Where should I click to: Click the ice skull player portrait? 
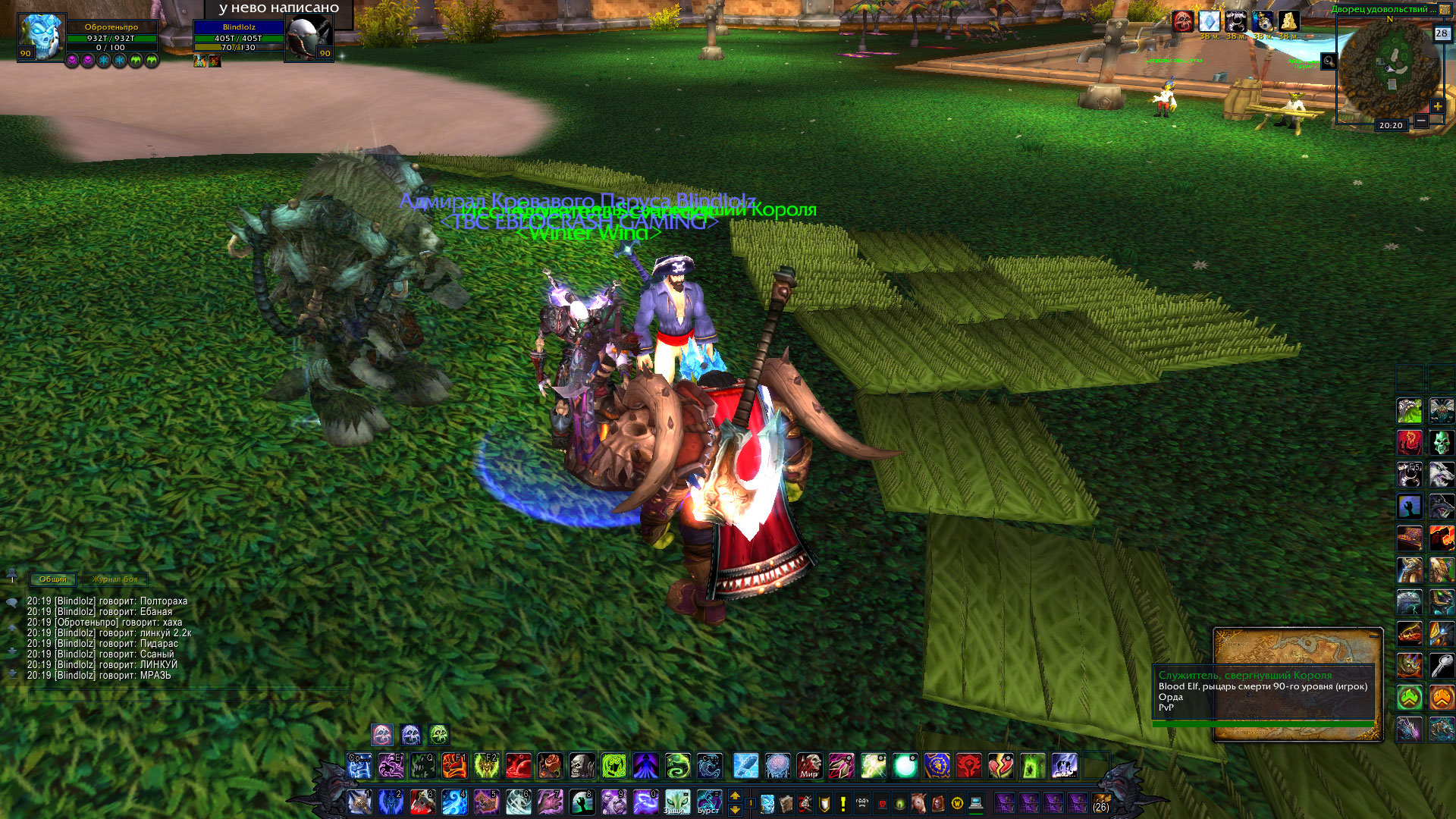41,35
